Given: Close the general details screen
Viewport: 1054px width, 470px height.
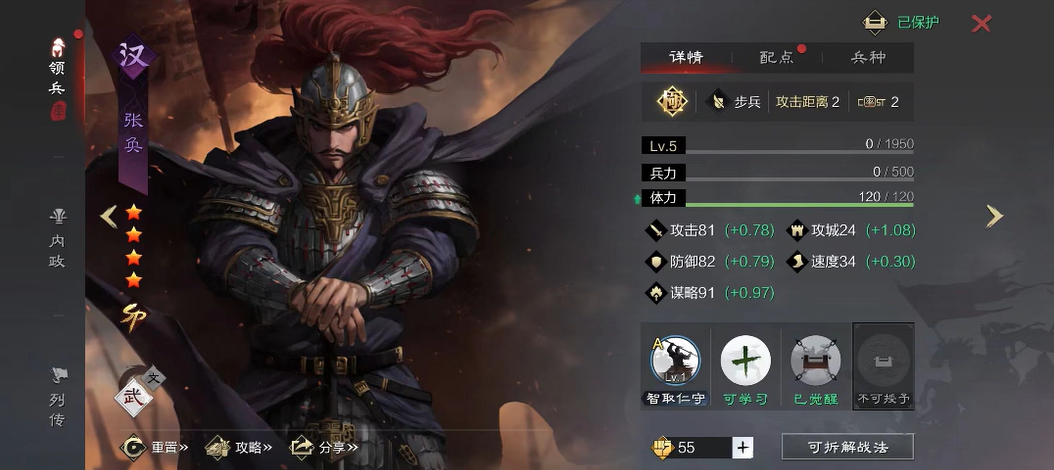Looking at the screenshot, I should [981, 23].
